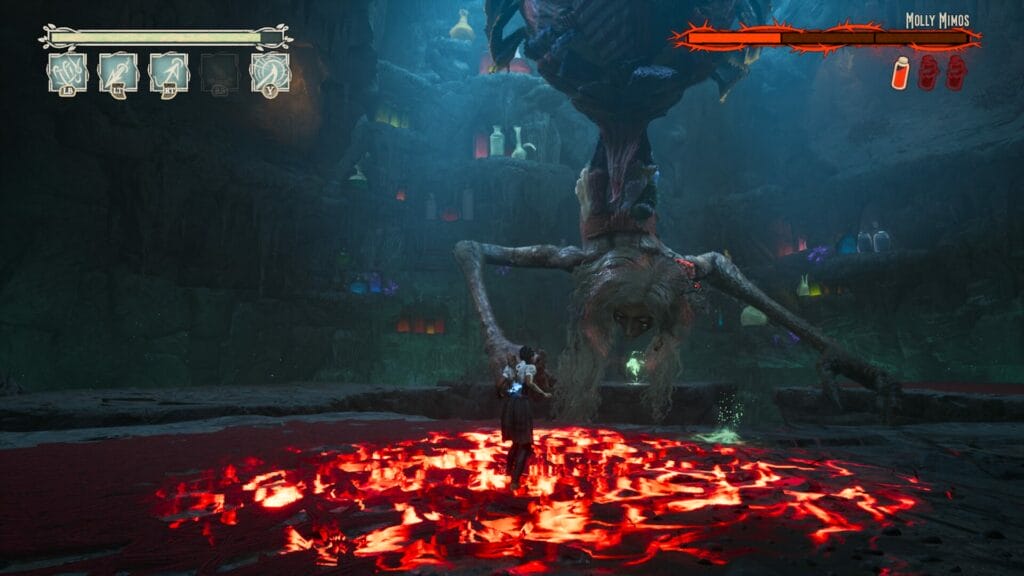The height and width of the screenshot is (576, 1024).
Task: Click the filled red potion vial
Action: pyautogui.click(x=900, y=72)
